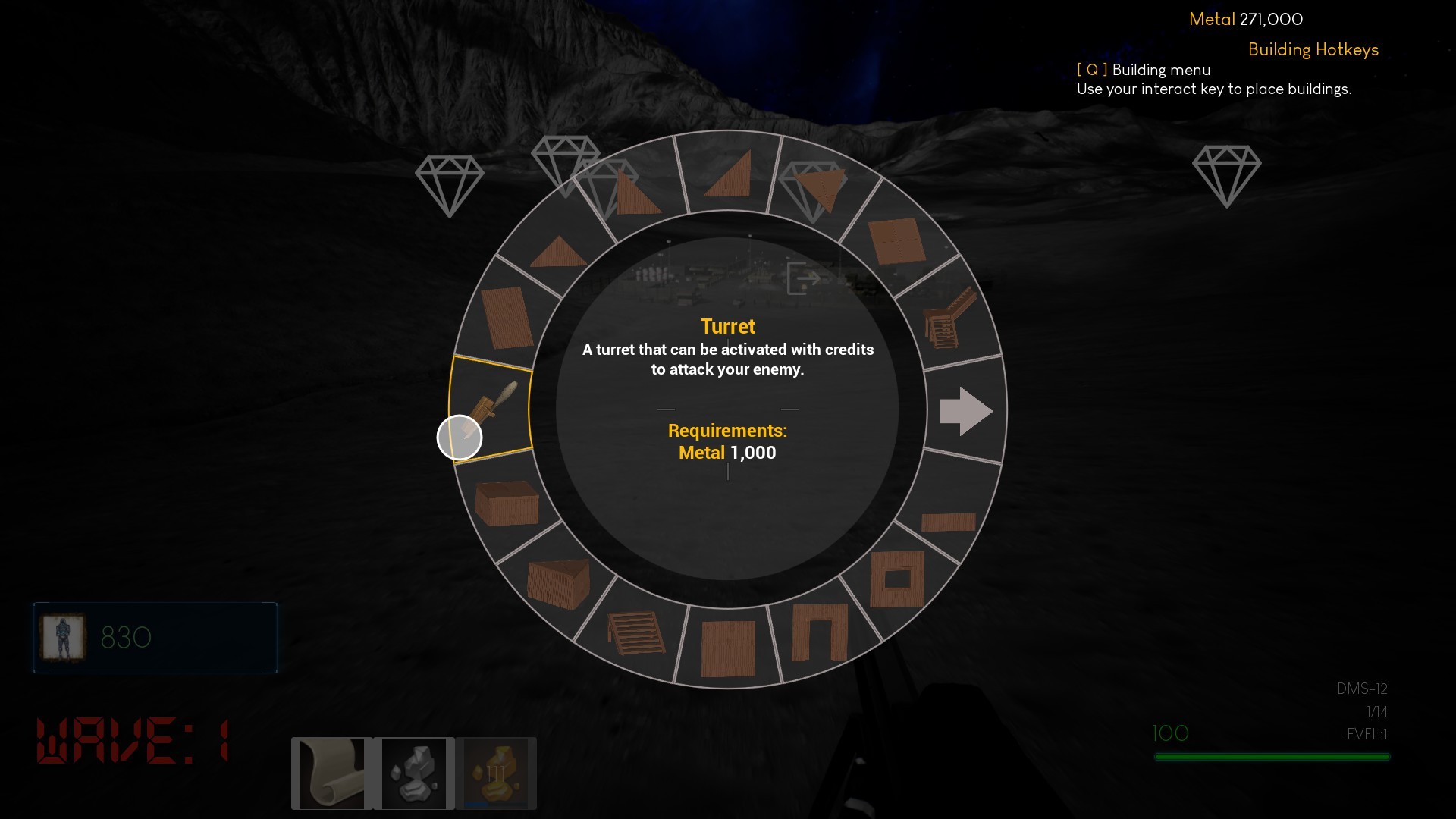Select the slatted ladder ramp piece
This screenshot has height=819, width=1456.
635,633
